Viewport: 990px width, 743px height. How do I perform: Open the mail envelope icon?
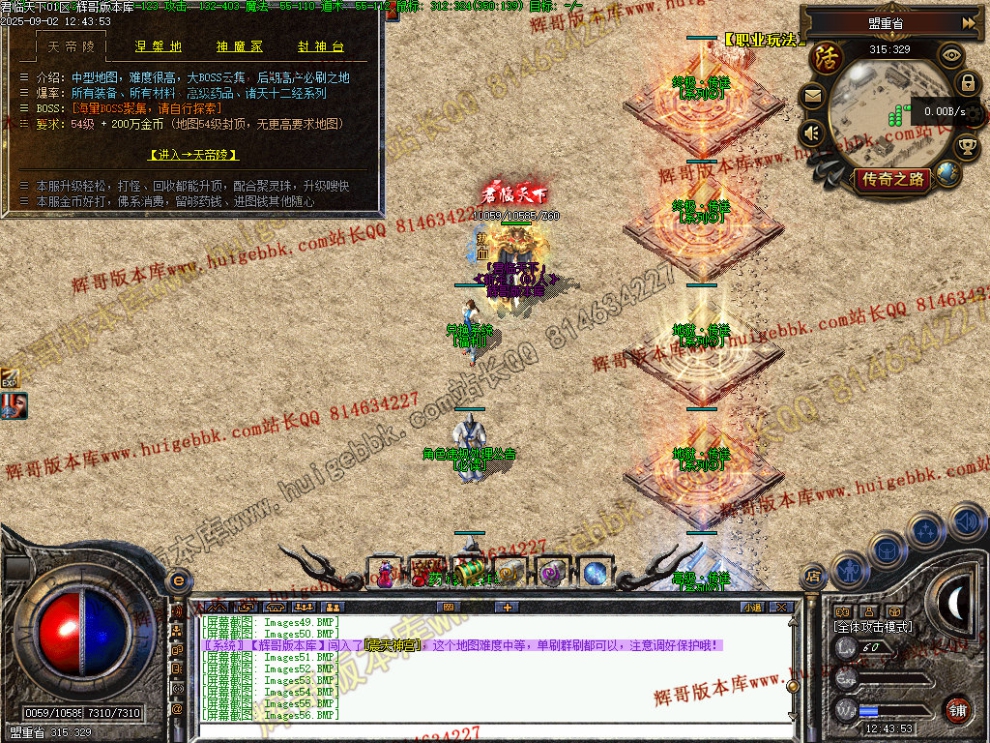pos(811,97)
